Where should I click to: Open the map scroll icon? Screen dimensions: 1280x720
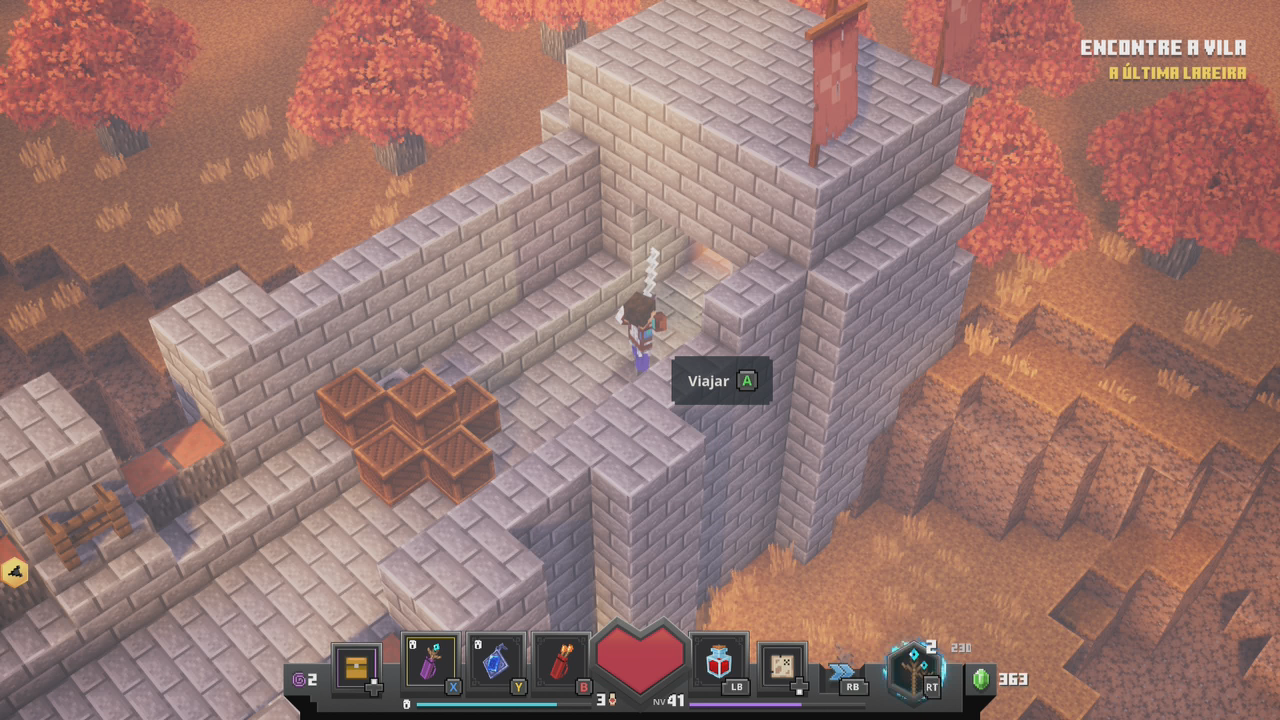click(x=782, y=667)
